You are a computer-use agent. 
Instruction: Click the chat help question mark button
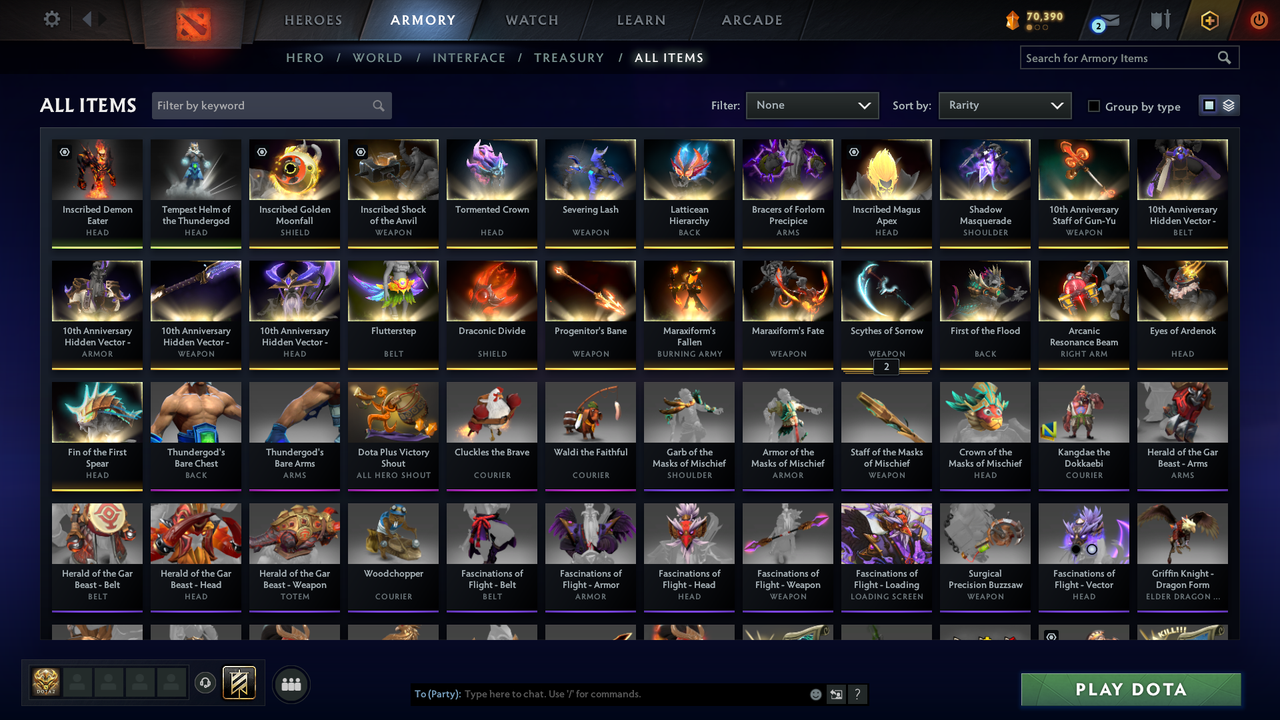point(857,694)
